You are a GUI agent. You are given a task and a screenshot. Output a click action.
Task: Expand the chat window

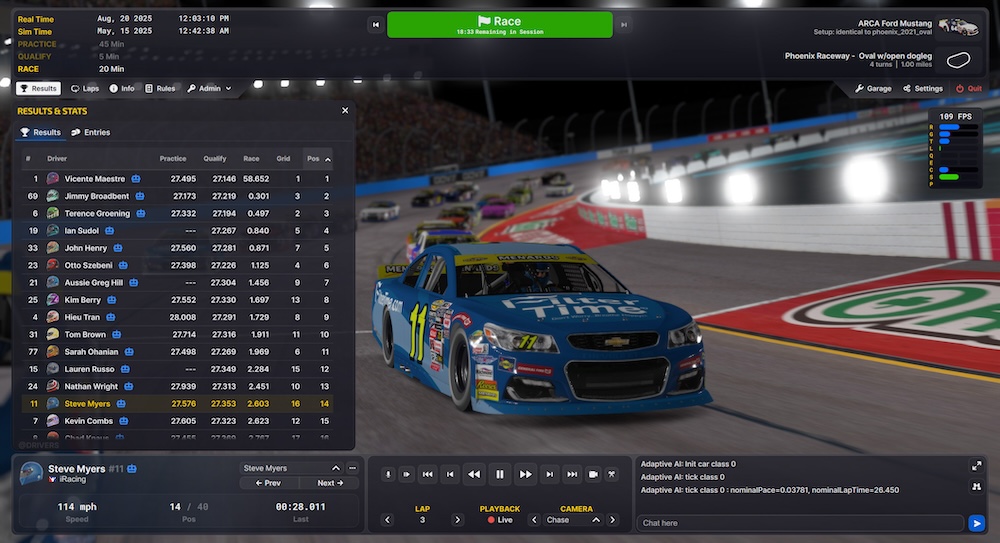[976, 465]
